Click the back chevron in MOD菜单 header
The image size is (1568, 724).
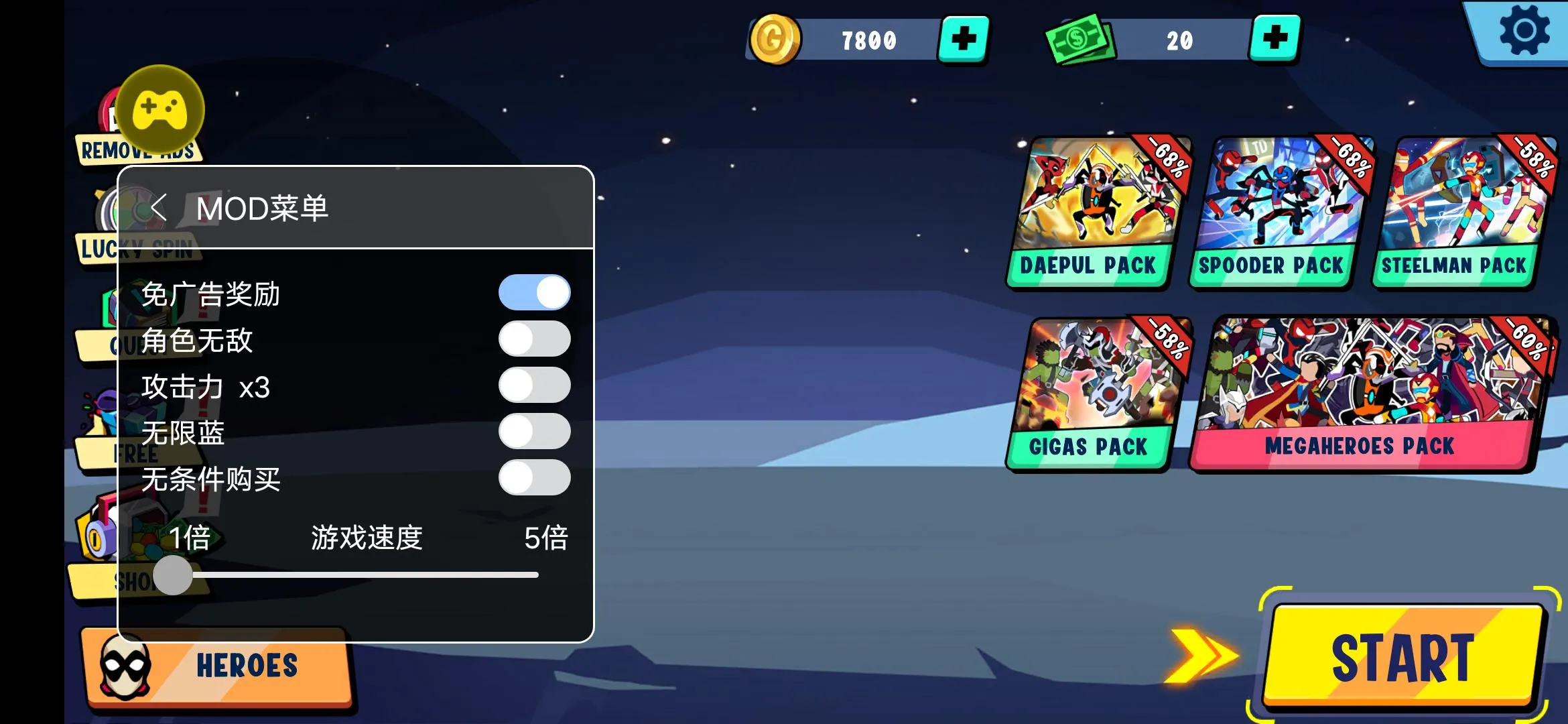click(x=157, y=208)
